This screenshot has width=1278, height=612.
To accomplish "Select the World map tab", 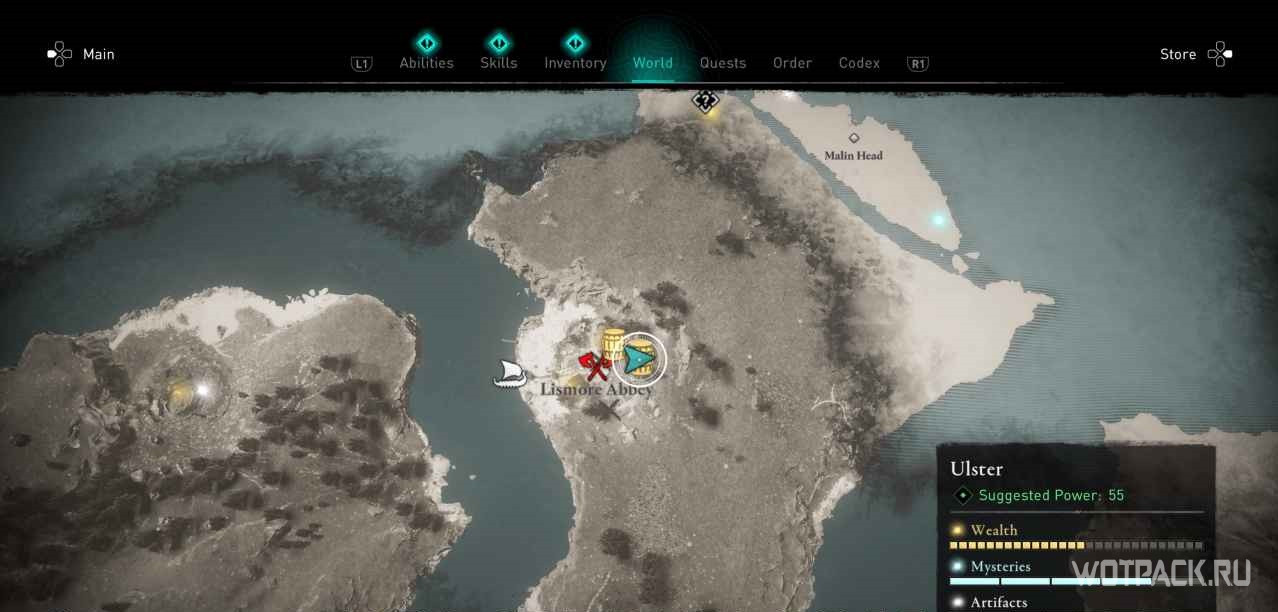I will click(652, 63).
